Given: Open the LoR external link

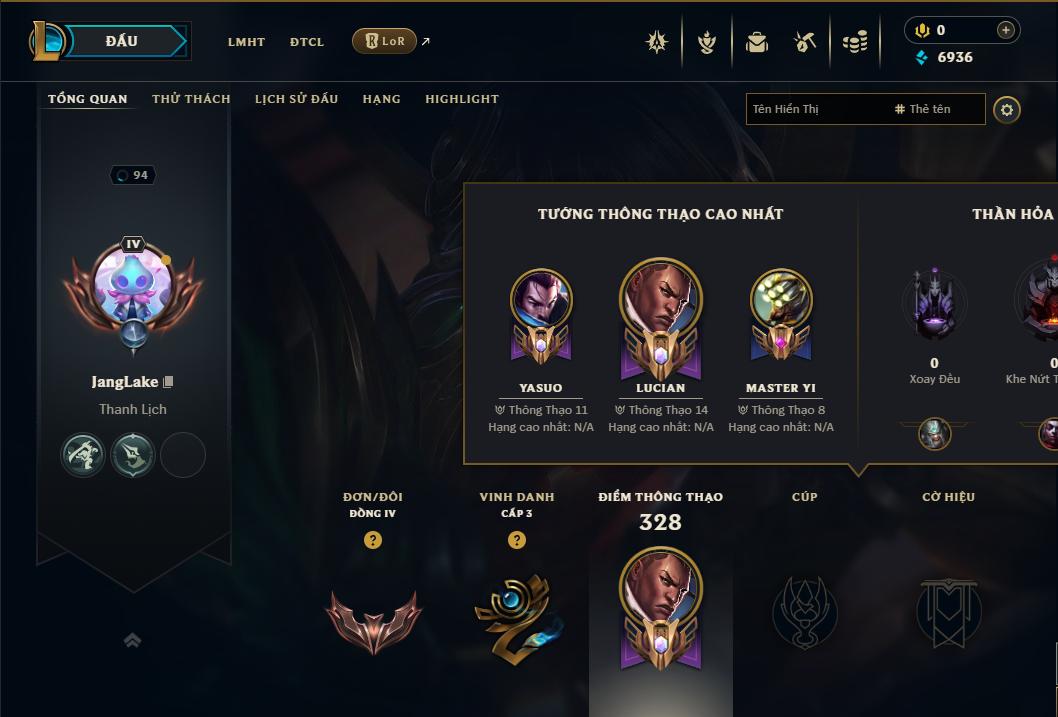Looking at the screenshot, I should pos(385,41).
